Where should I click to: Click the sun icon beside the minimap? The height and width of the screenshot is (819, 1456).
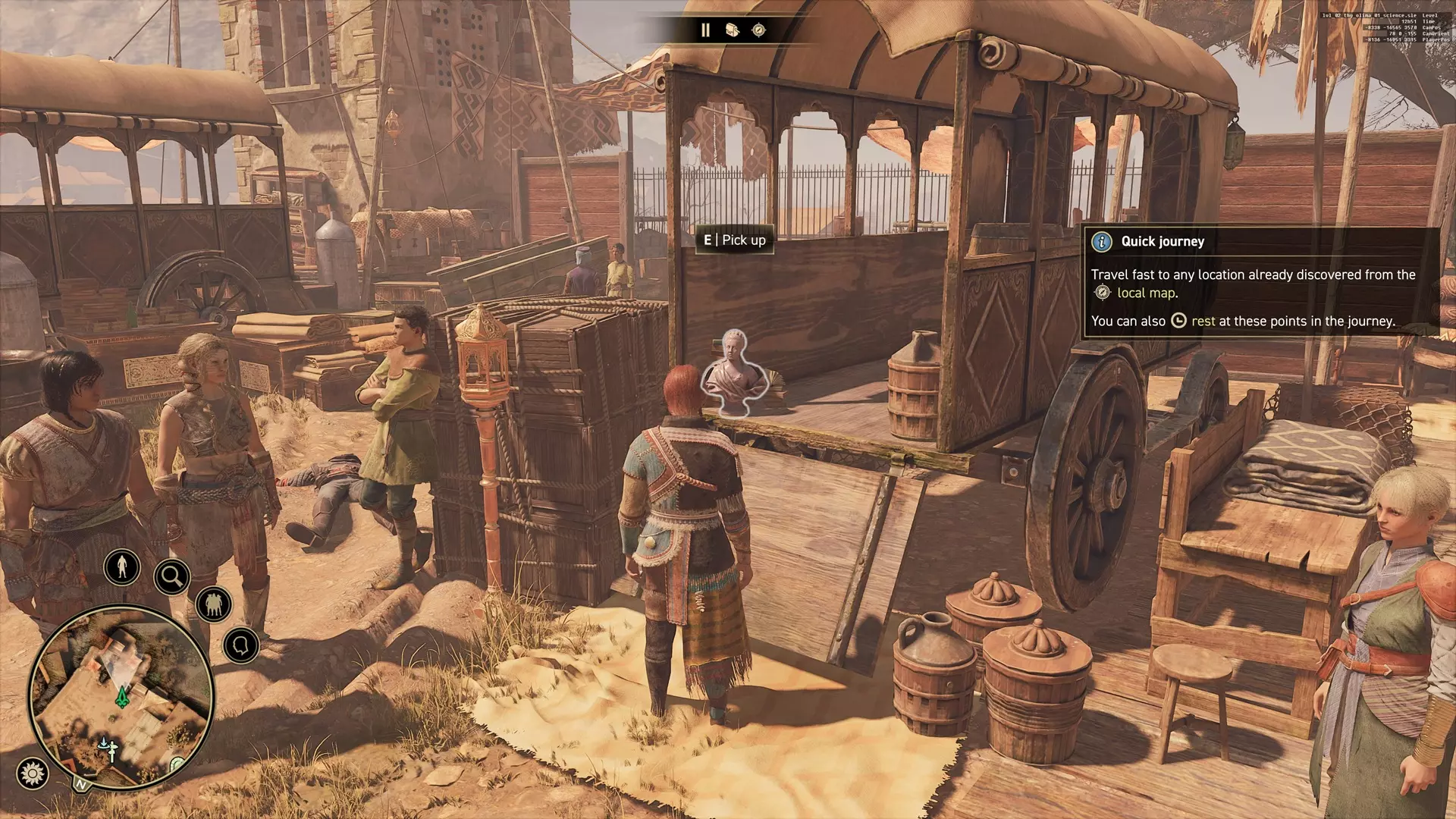[32, 773]
